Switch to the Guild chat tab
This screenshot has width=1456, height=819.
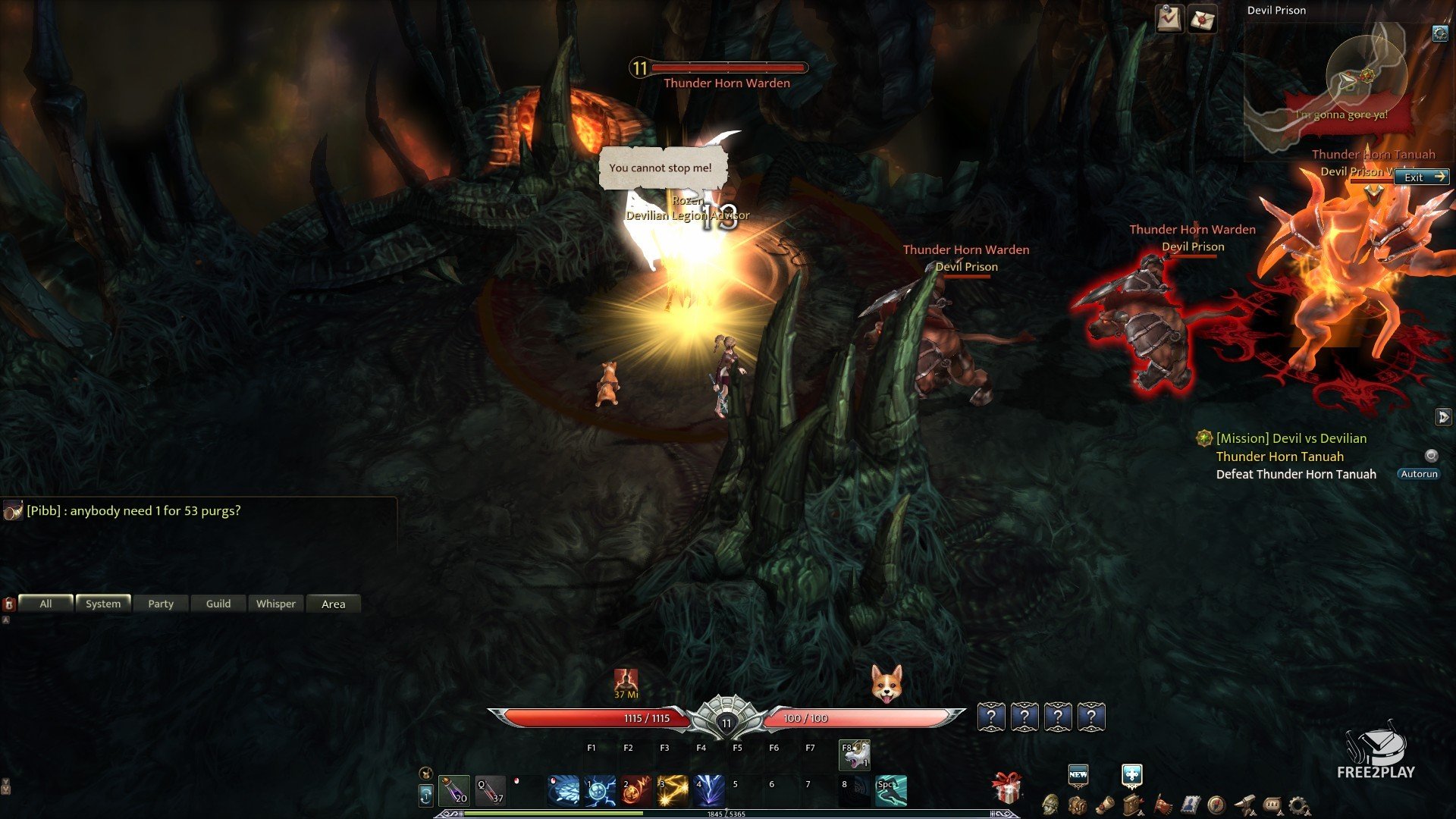[x=218, y=604]
